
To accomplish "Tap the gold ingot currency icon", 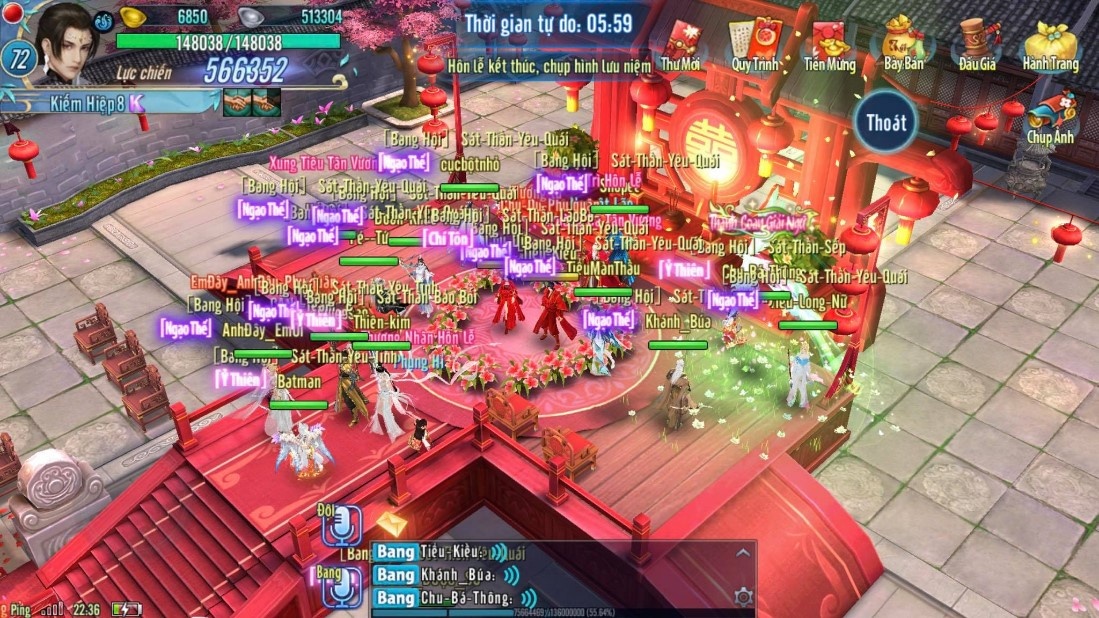I will (x=133, y=16).
